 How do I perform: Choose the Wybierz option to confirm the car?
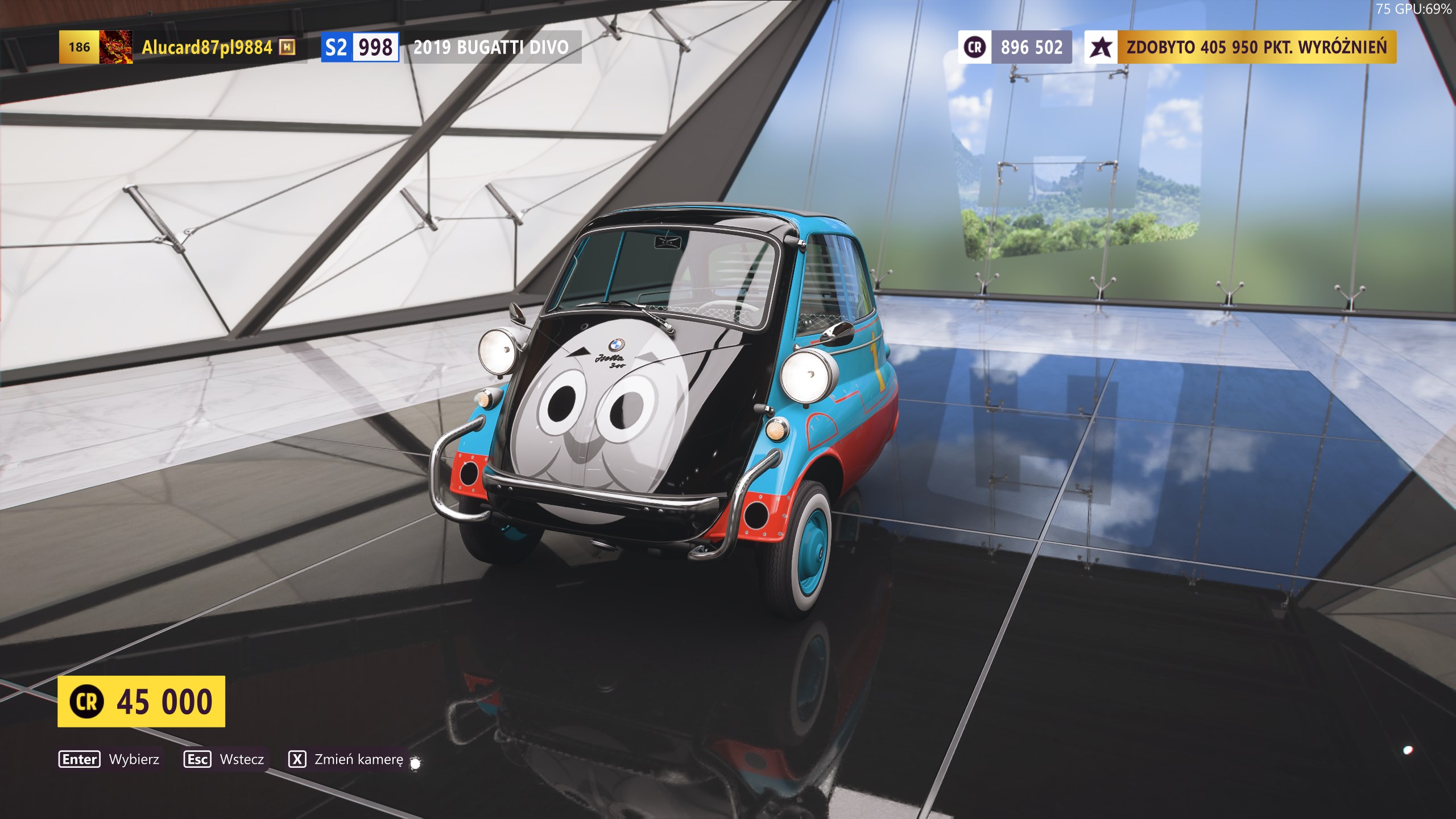(110, 759)
